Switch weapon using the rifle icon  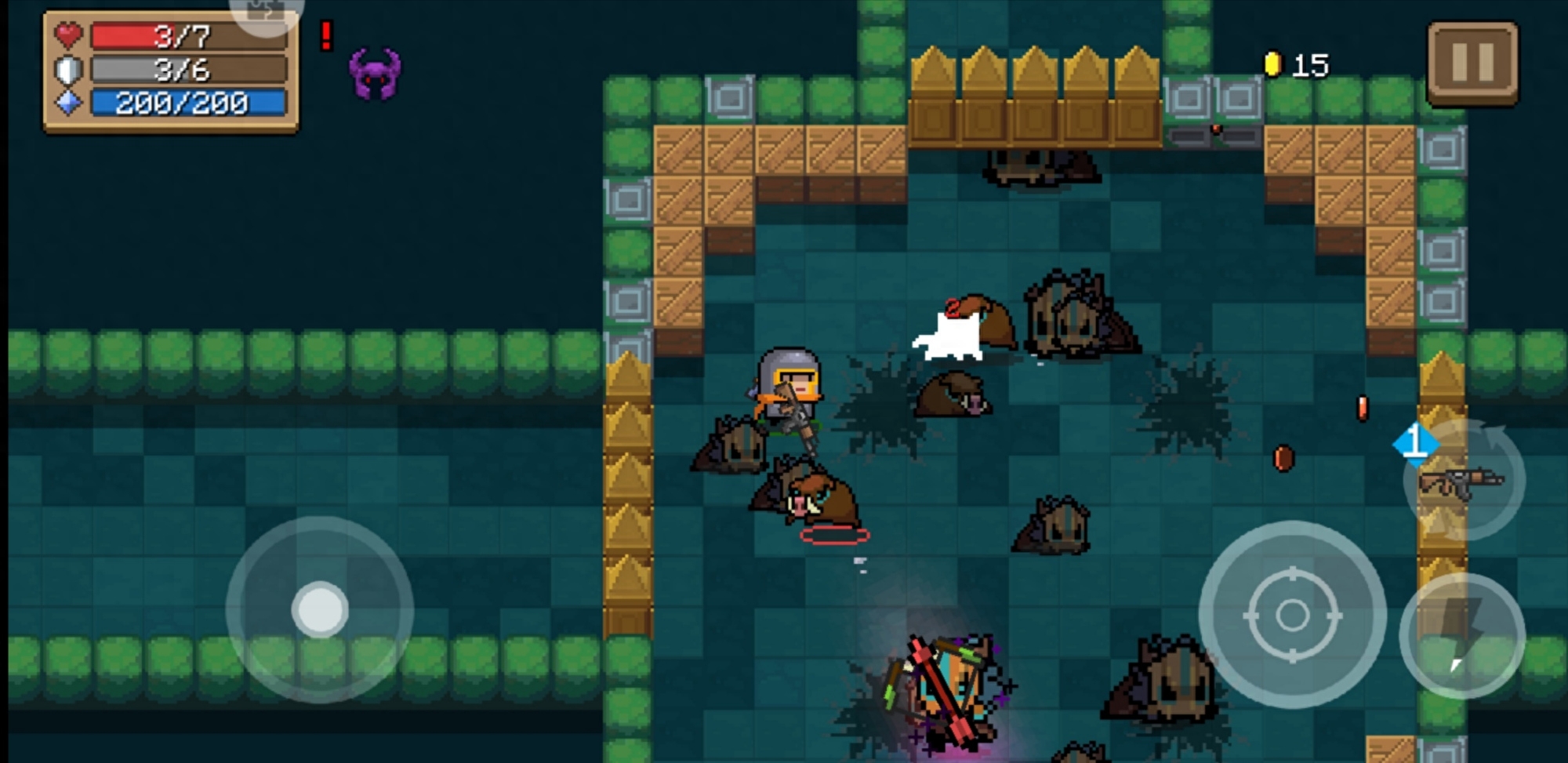pyautogui.click(x=1462, y=481)
